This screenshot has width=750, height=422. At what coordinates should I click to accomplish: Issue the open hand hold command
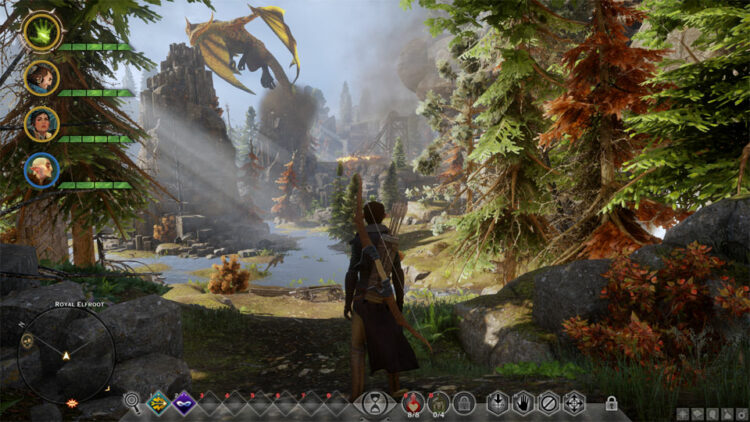(522, 403)
